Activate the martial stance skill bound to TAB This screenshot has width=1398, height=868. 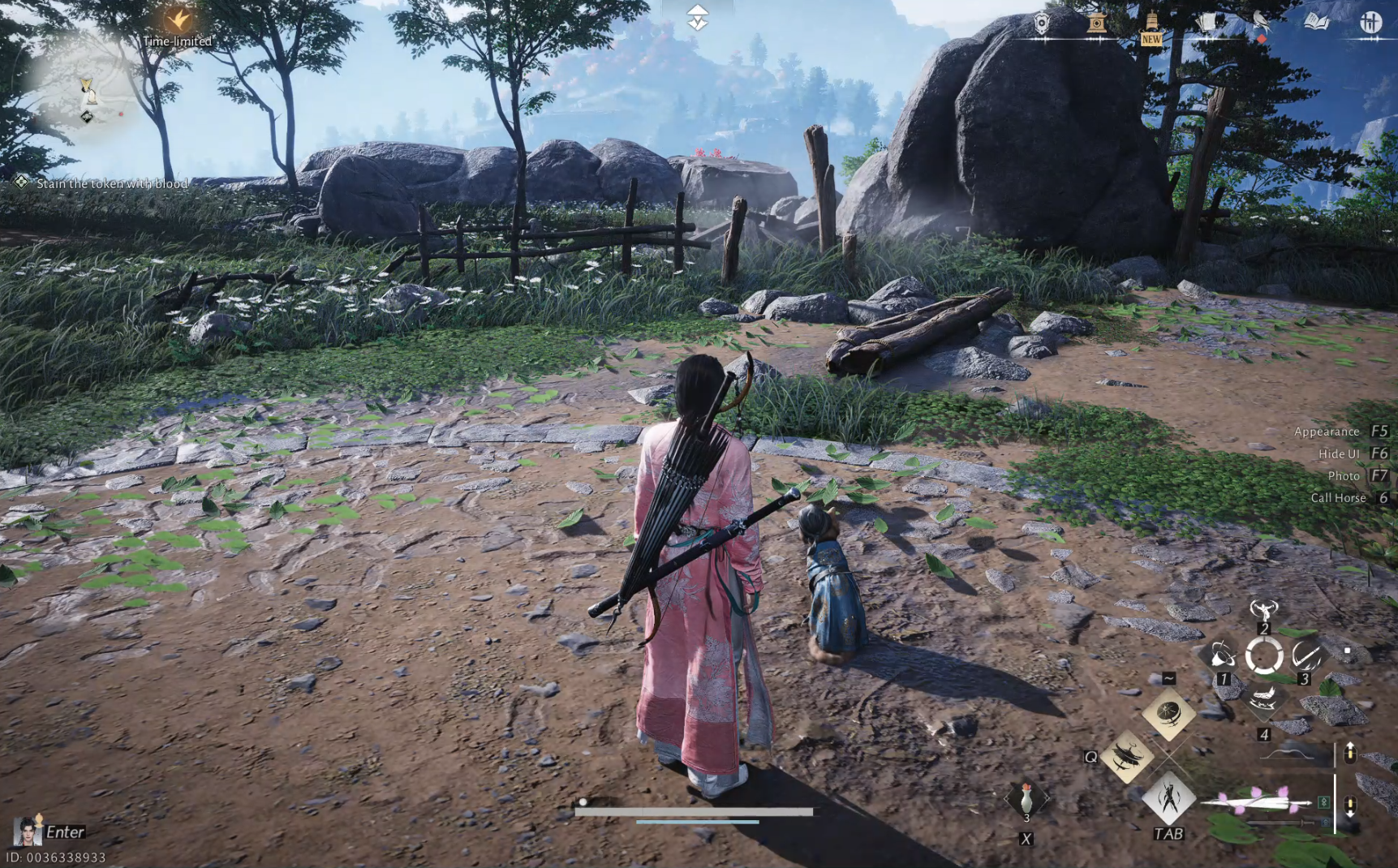coord(1168,797)
